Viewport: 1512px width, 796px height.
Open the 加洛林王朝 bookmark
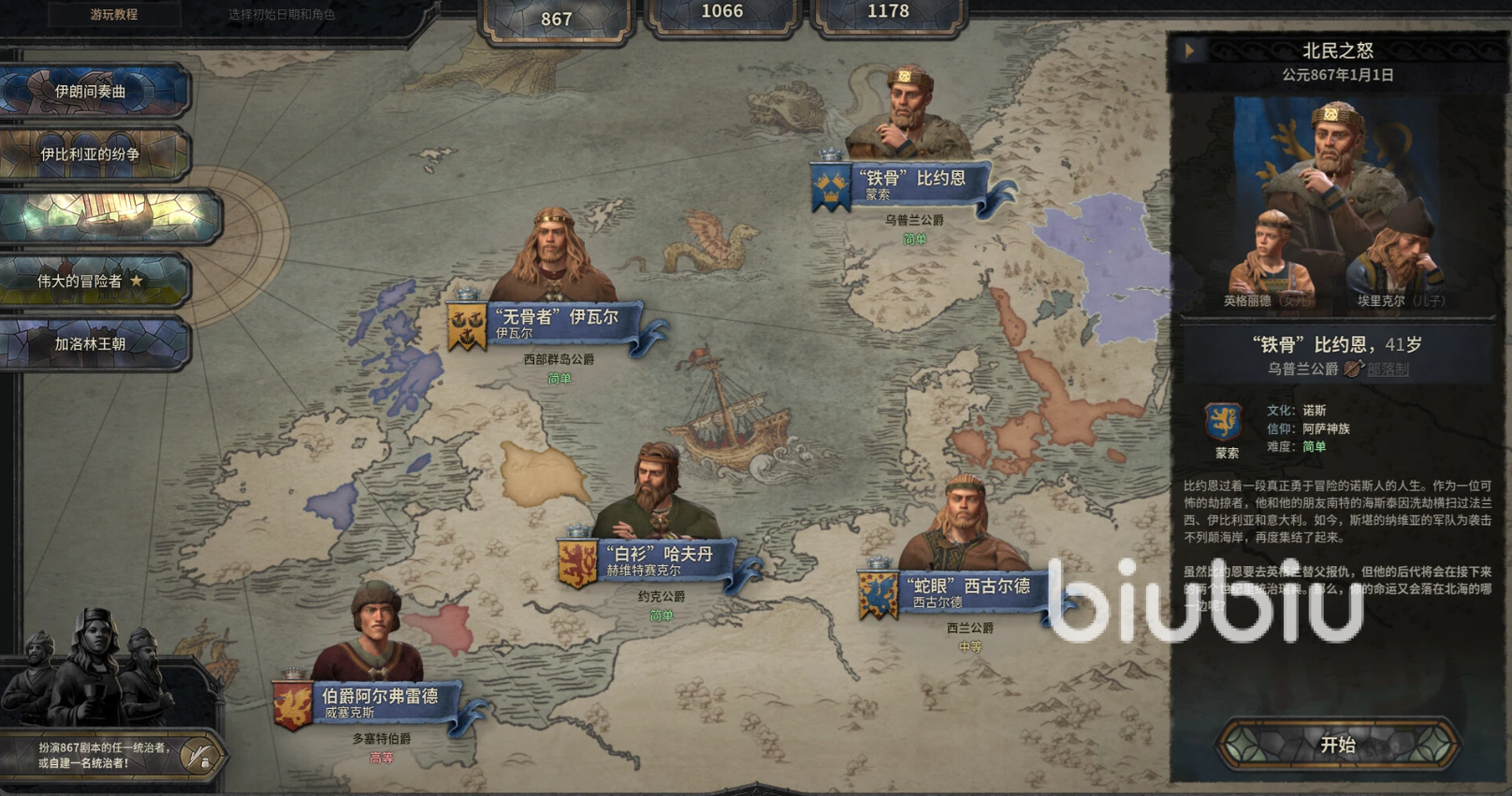point(94,343)
